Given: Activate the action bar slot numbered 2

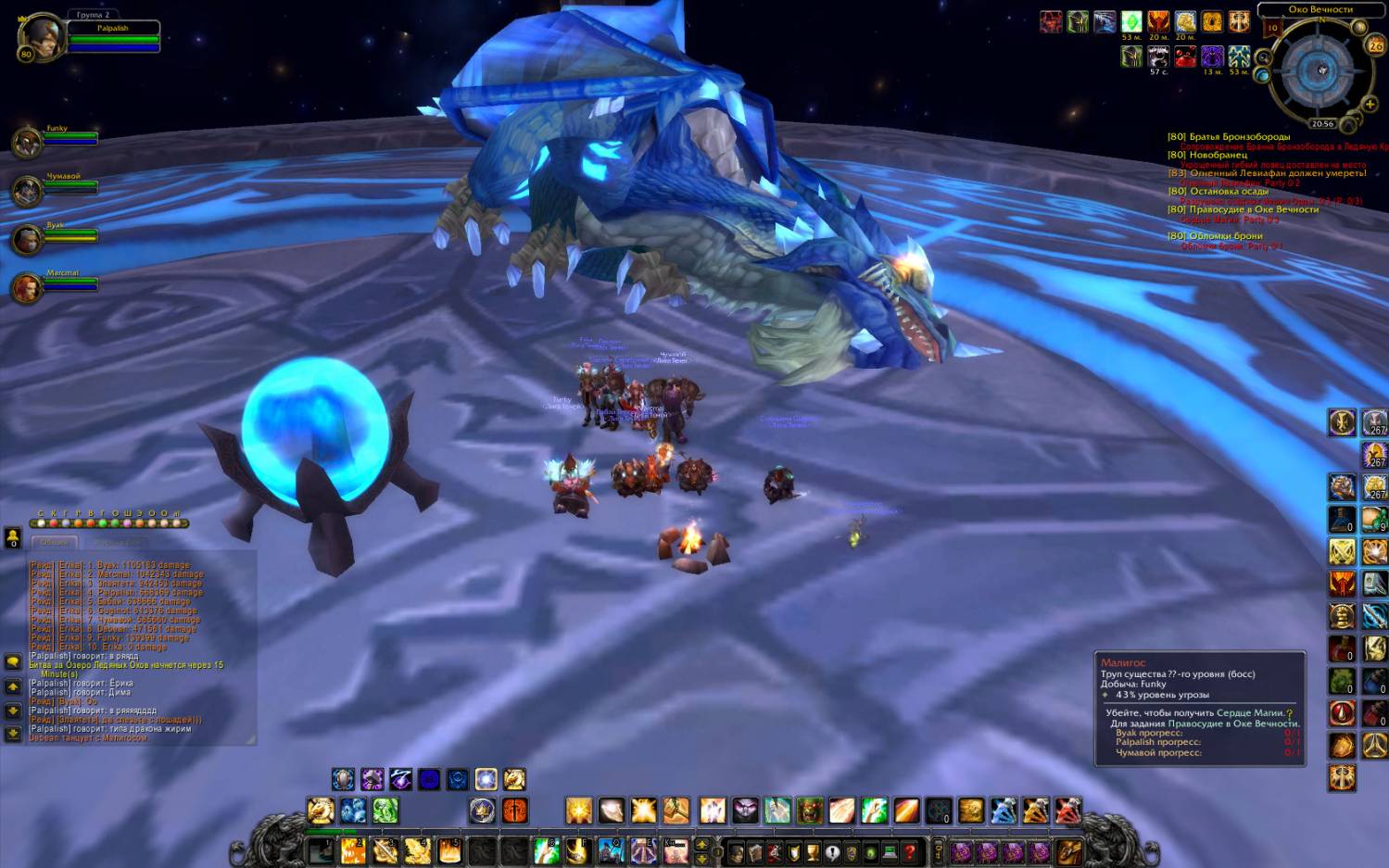Looking at the screenshot, I should point(352,849).
